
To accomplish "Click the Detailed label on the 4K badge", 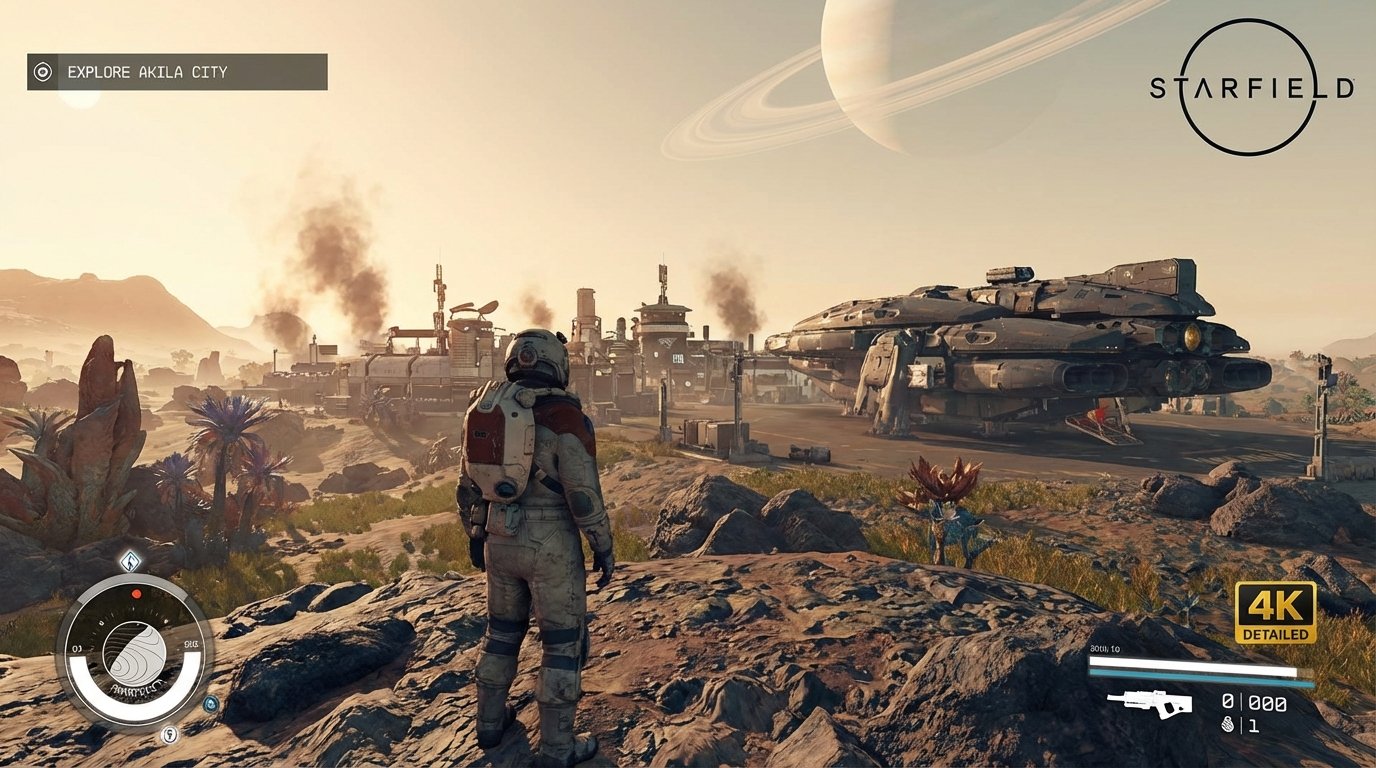I will click(x=1278, y=633).
